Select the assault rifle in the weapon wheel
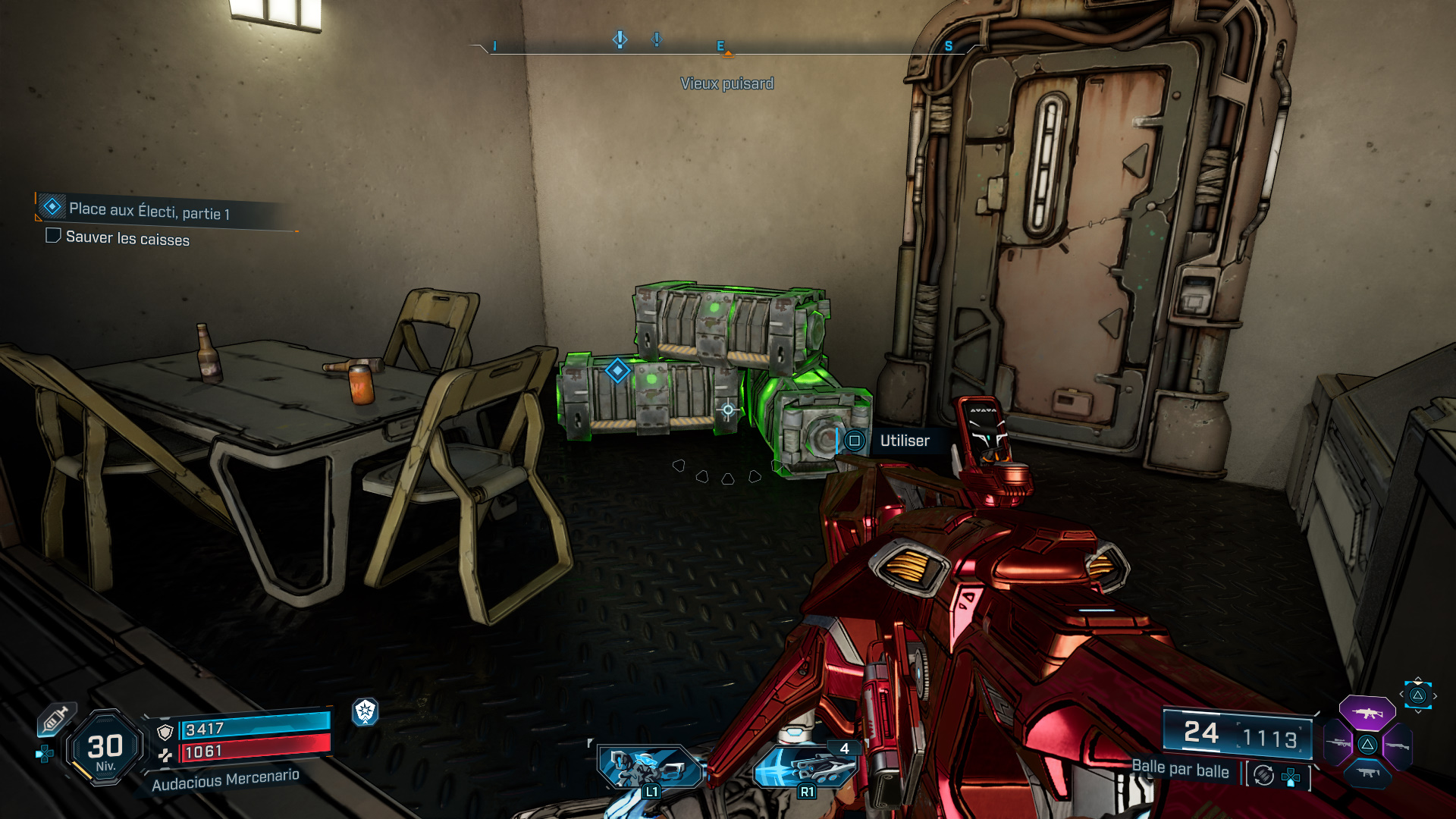This screenshot has height=819, width=1456. pyautogui.click(x=1368, y=712)
